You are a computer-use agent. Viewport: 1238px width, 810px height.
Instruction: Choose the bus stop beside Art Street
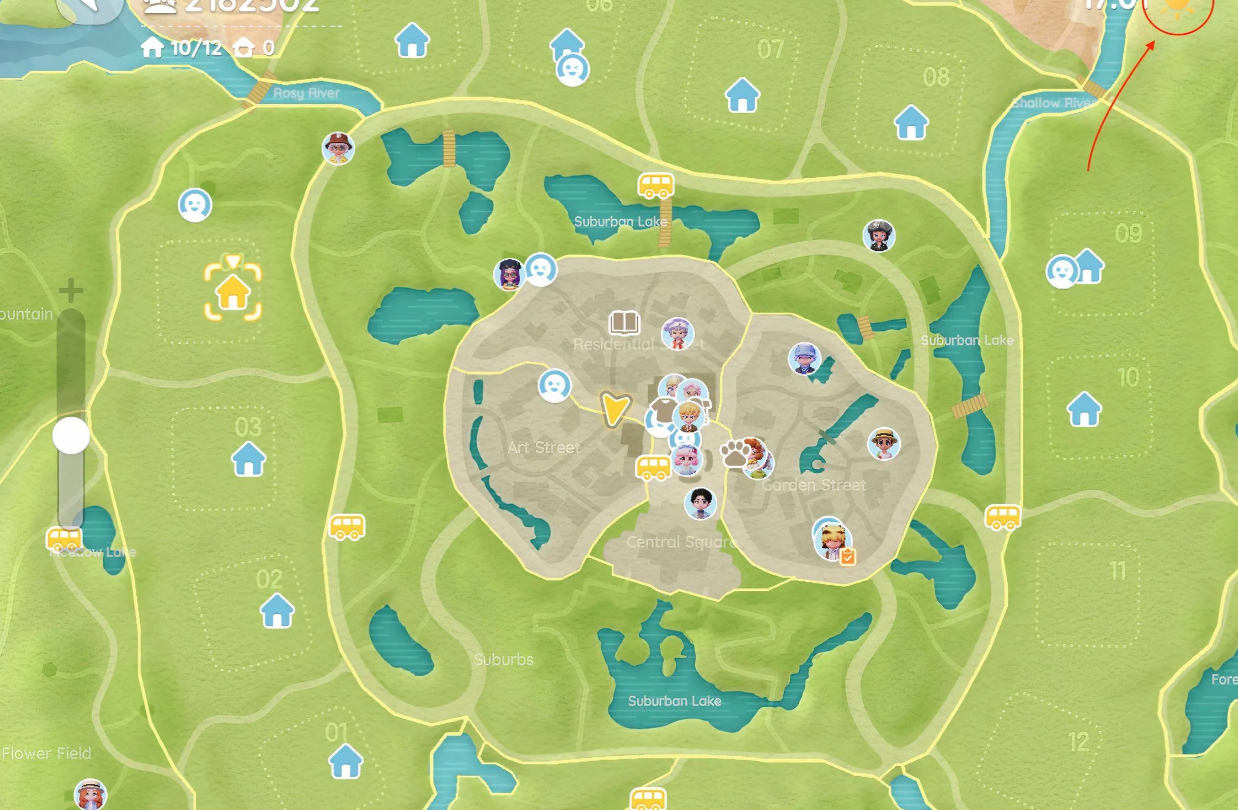pyautogui.click(x=653, y=466)
